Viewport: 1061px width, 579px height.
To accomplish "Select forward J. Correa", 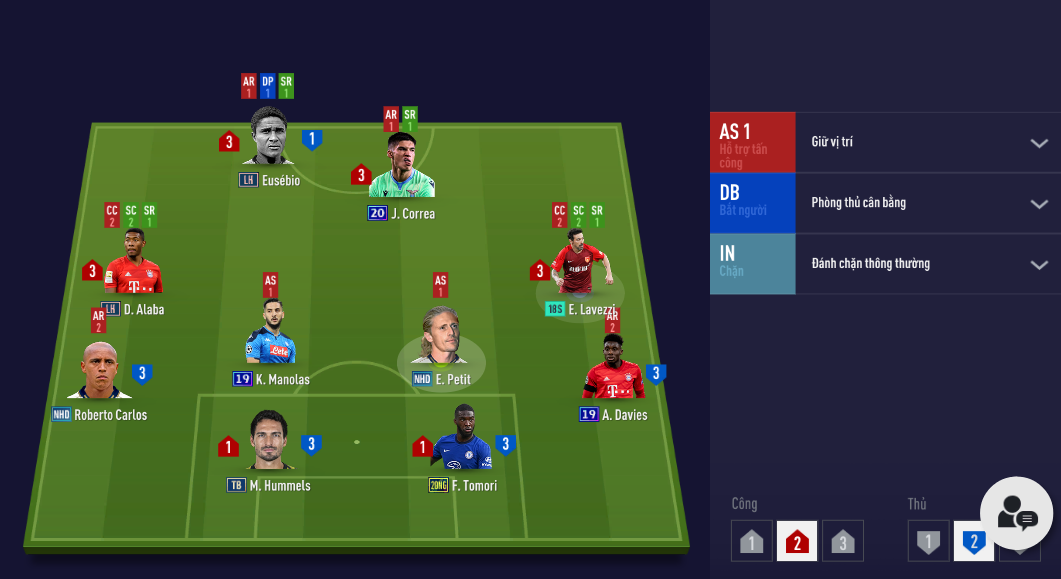I will [x=401, y=168].
